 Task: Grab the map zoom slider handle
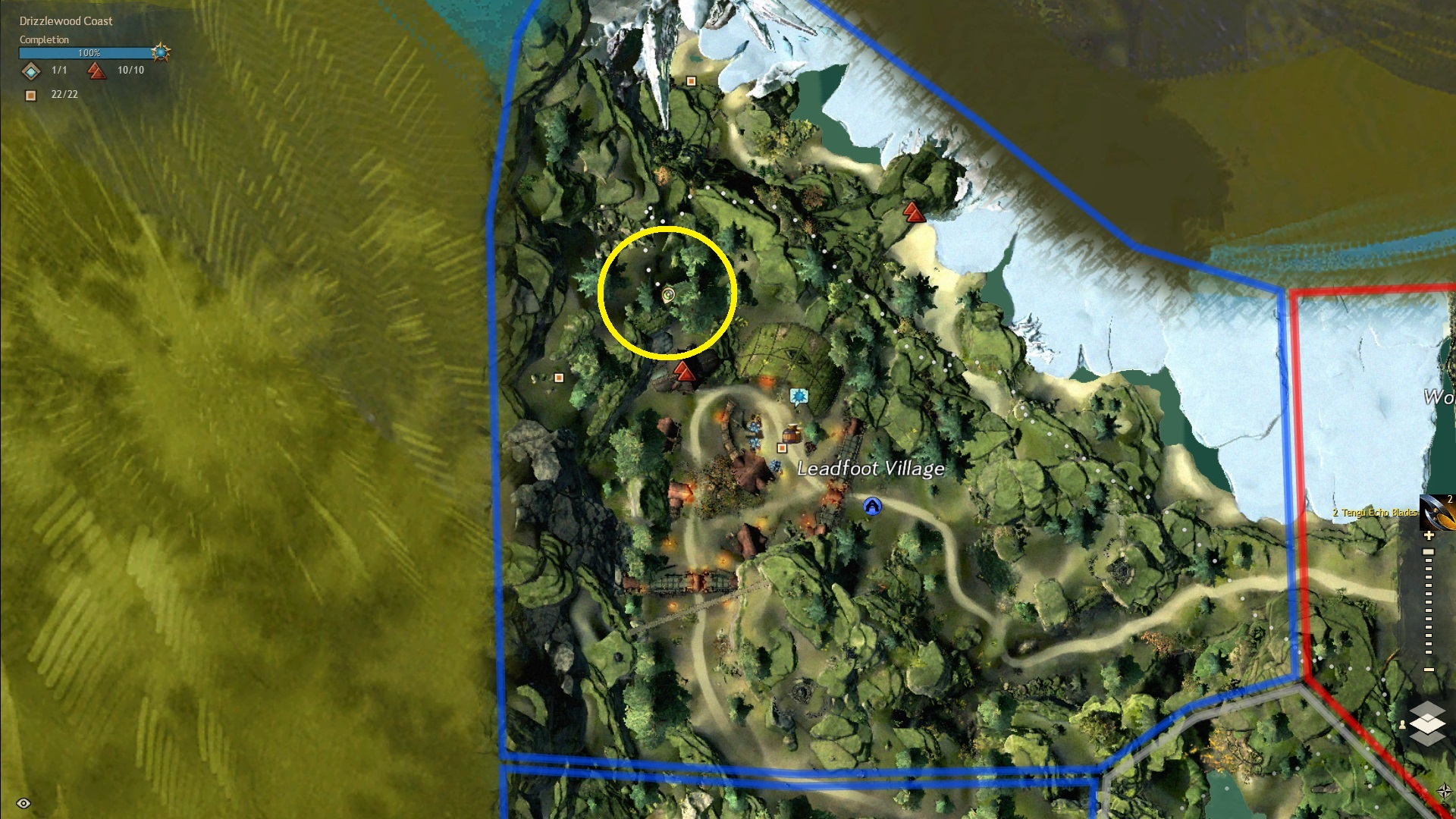[x=1429, y=552]
